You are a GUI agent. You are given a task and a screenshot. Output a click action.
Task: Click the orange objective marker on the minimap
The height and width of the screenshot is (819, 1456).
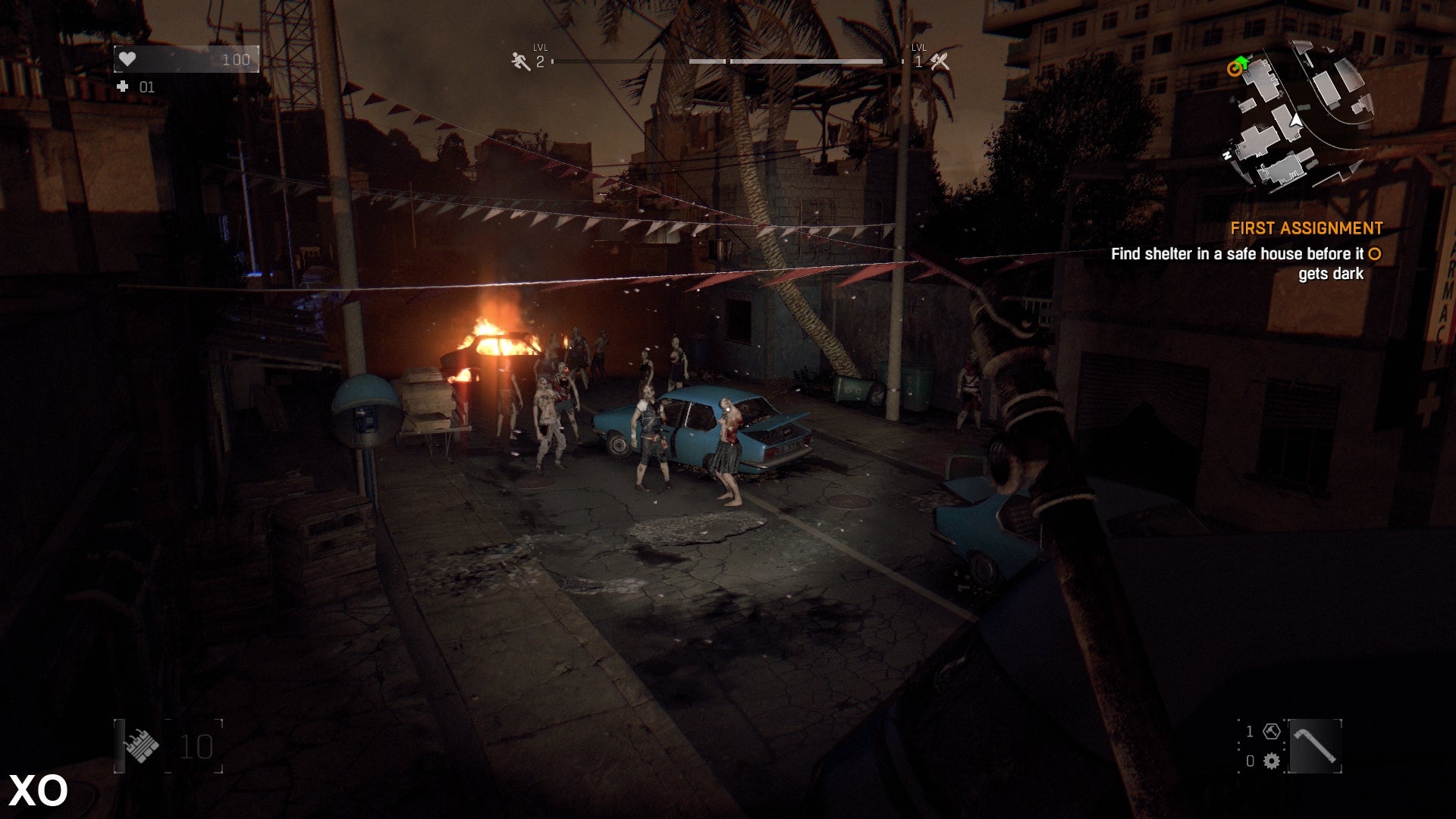1235,70
